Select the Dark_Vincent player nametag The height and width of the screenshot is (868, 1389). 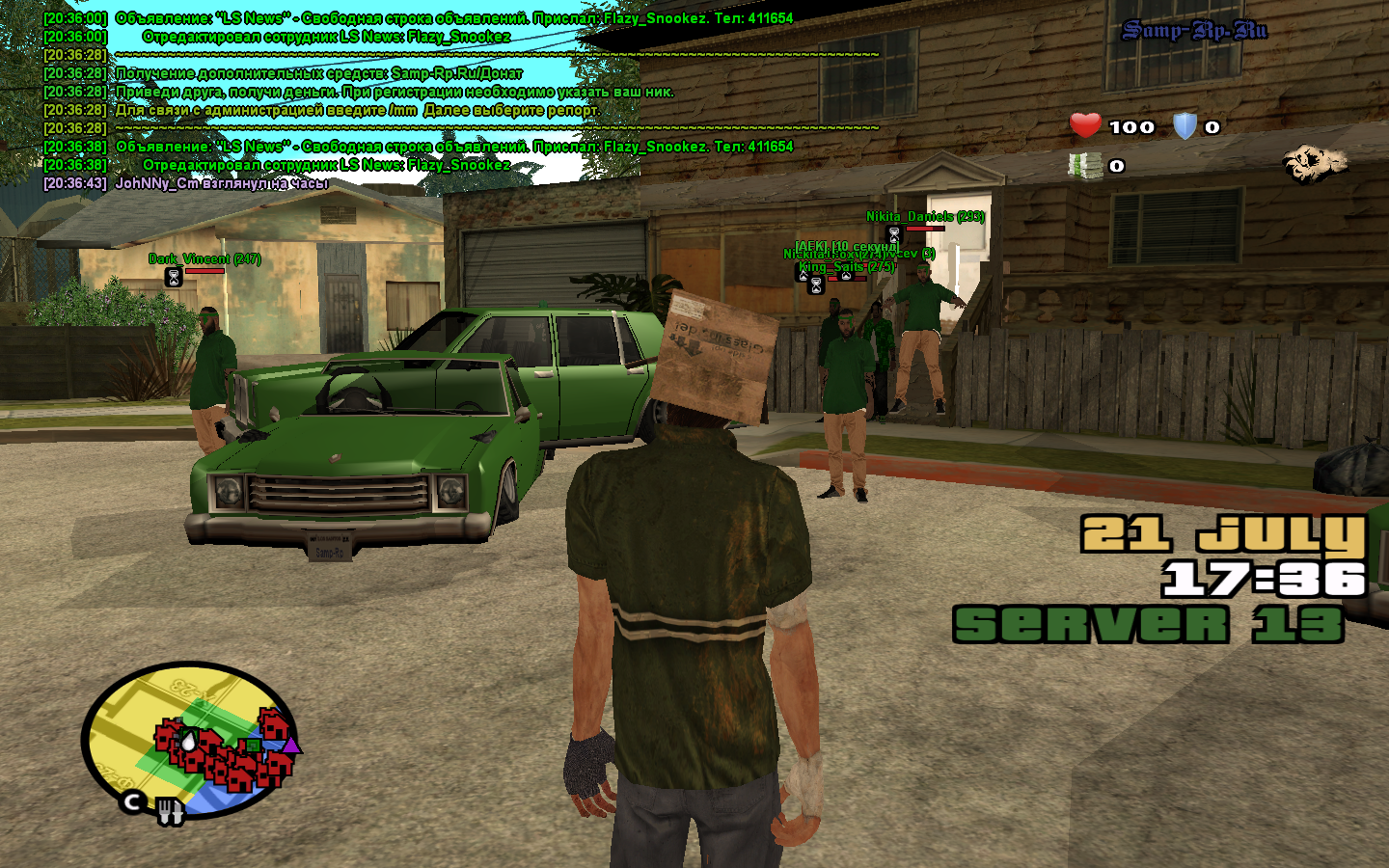pyautogui.click(x=204, y=258)
